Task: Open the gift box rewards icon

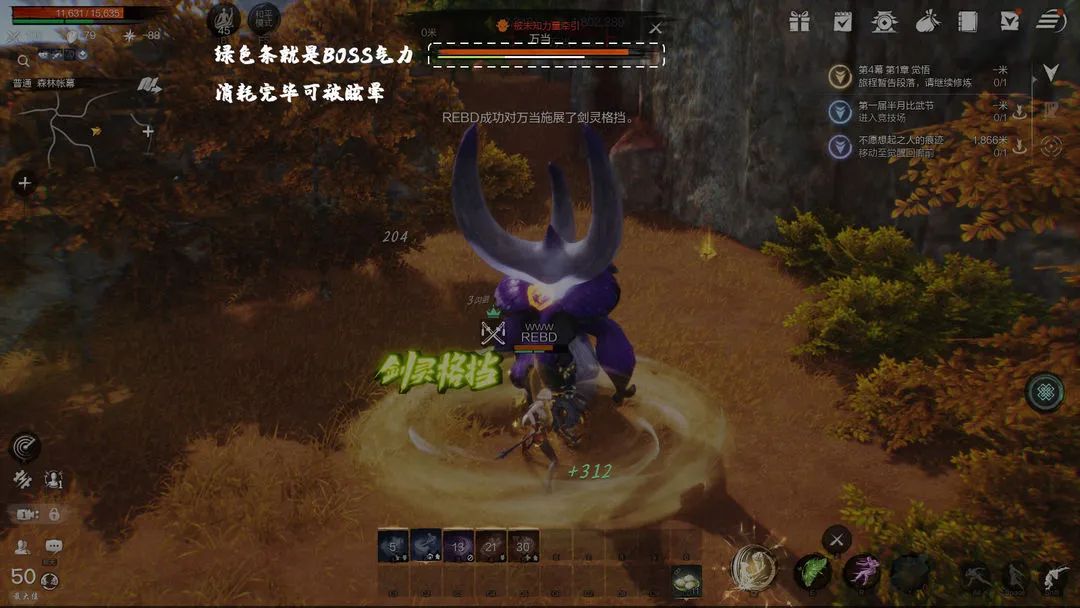Action: pyautogui.click(x=799, y=21)
